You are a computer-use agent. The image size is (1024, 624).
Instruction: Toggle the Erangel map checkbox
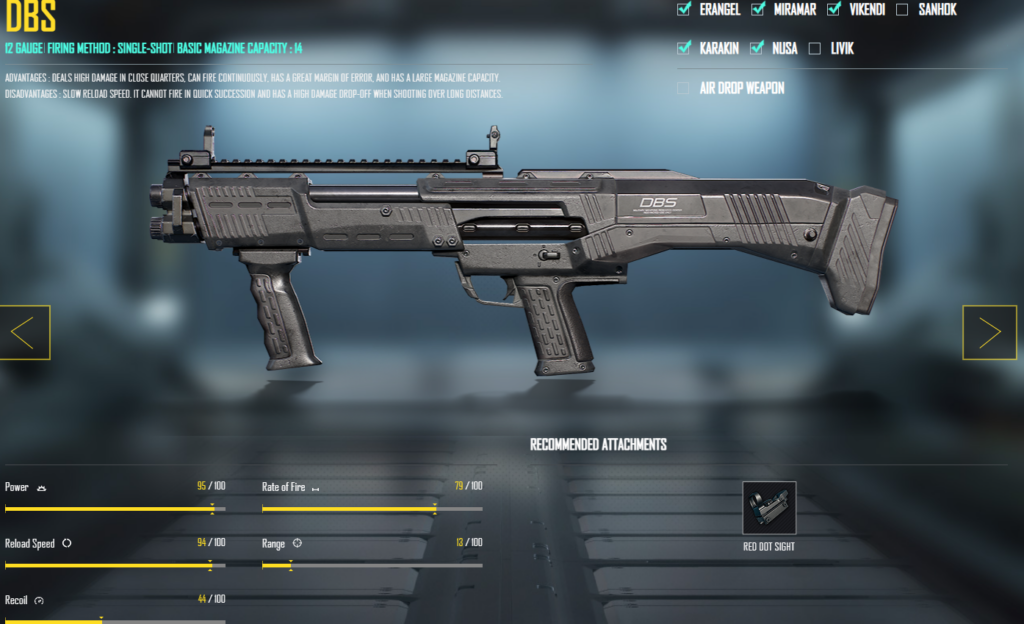[684, 10]
